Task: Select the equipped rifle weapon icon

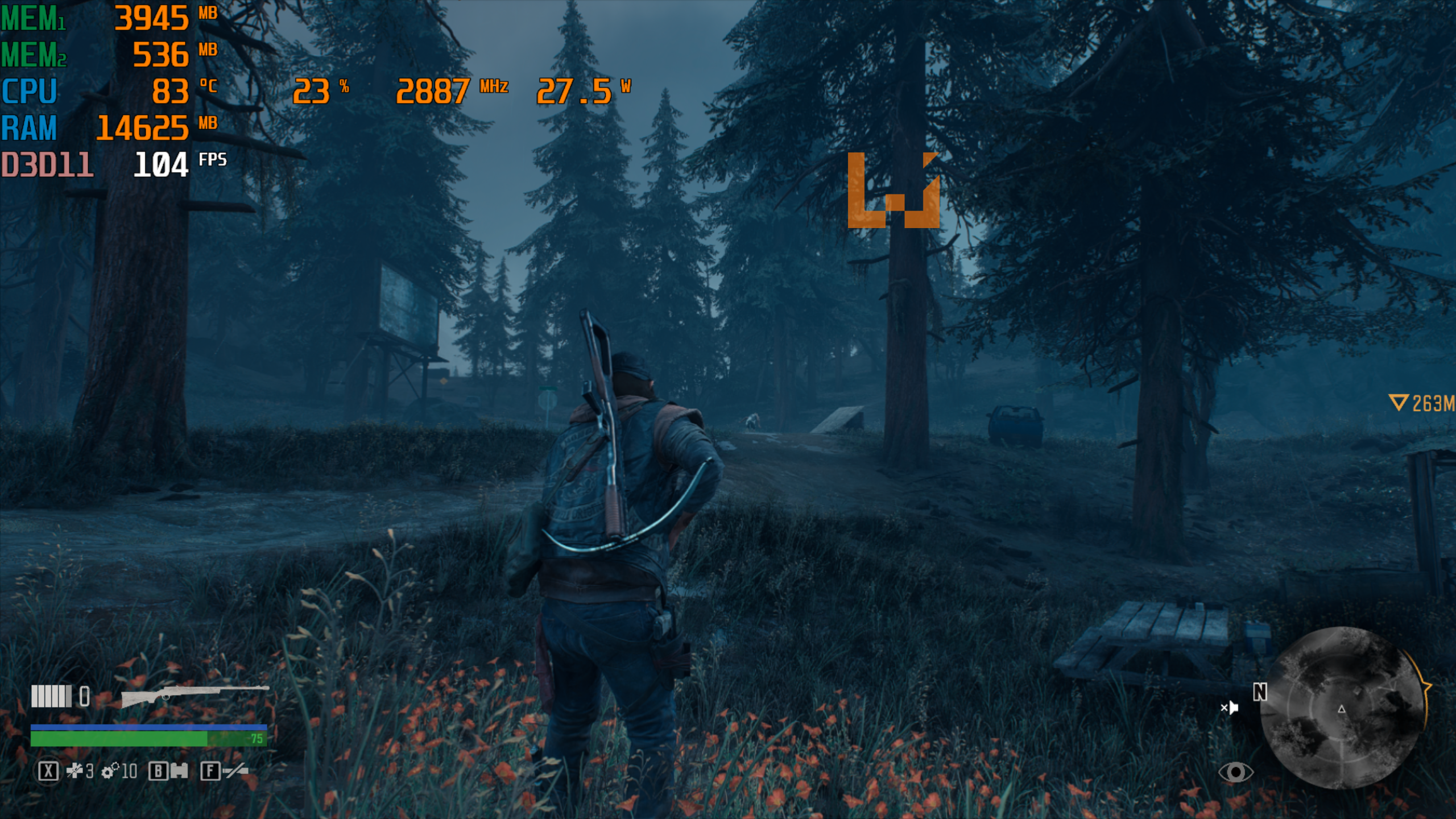Action: 195,695
